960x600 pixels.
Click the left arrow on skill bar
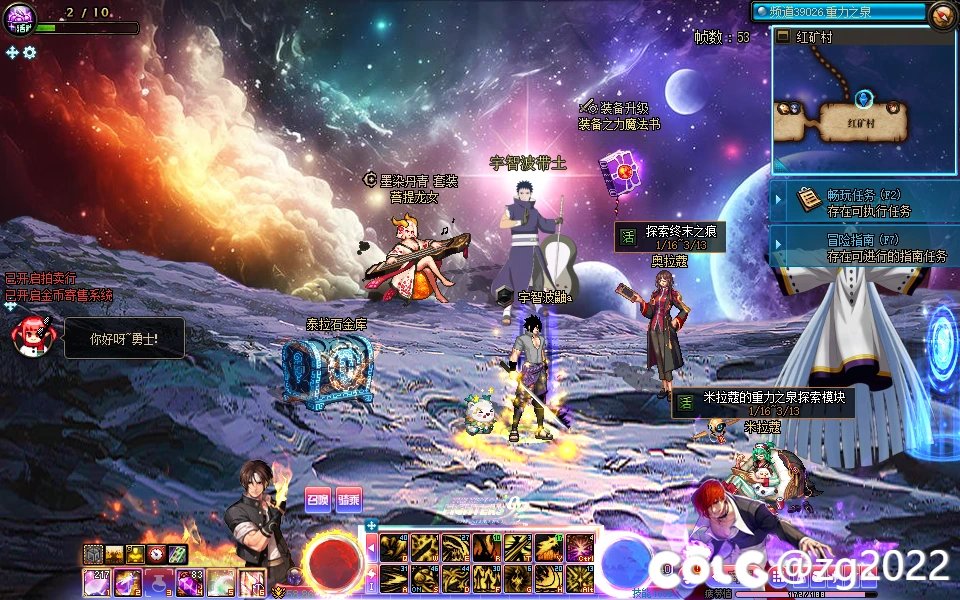[372, 548]
